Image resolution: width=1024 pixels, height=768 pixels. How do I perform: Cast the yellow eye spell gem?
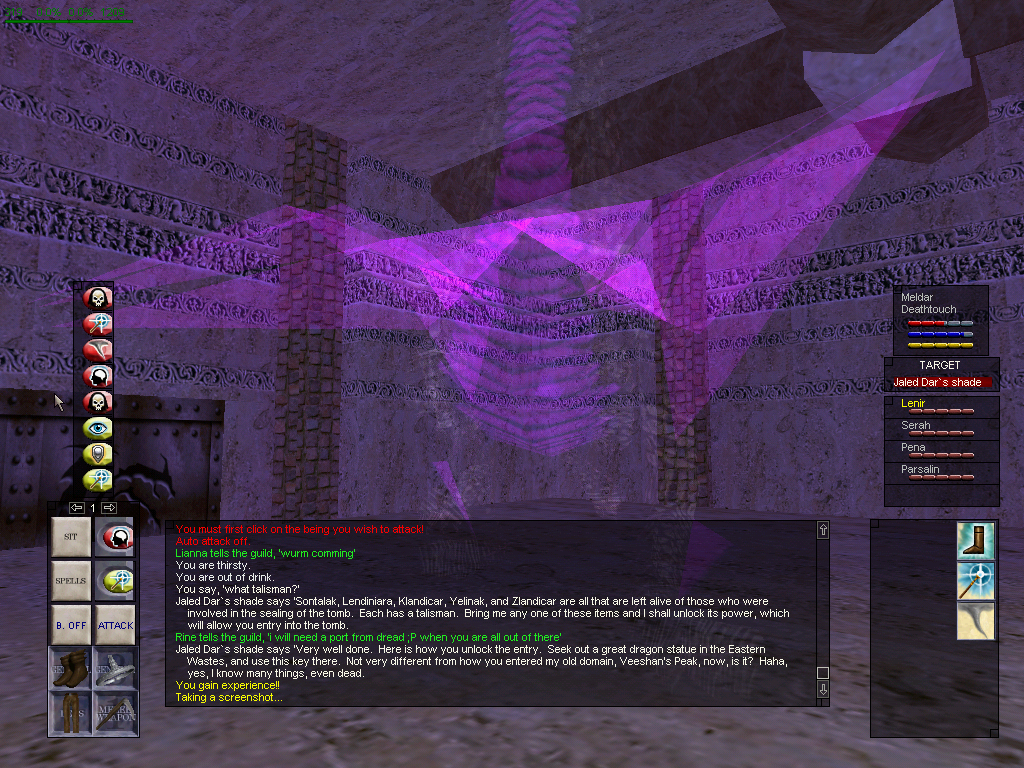(x=98, y=428)
